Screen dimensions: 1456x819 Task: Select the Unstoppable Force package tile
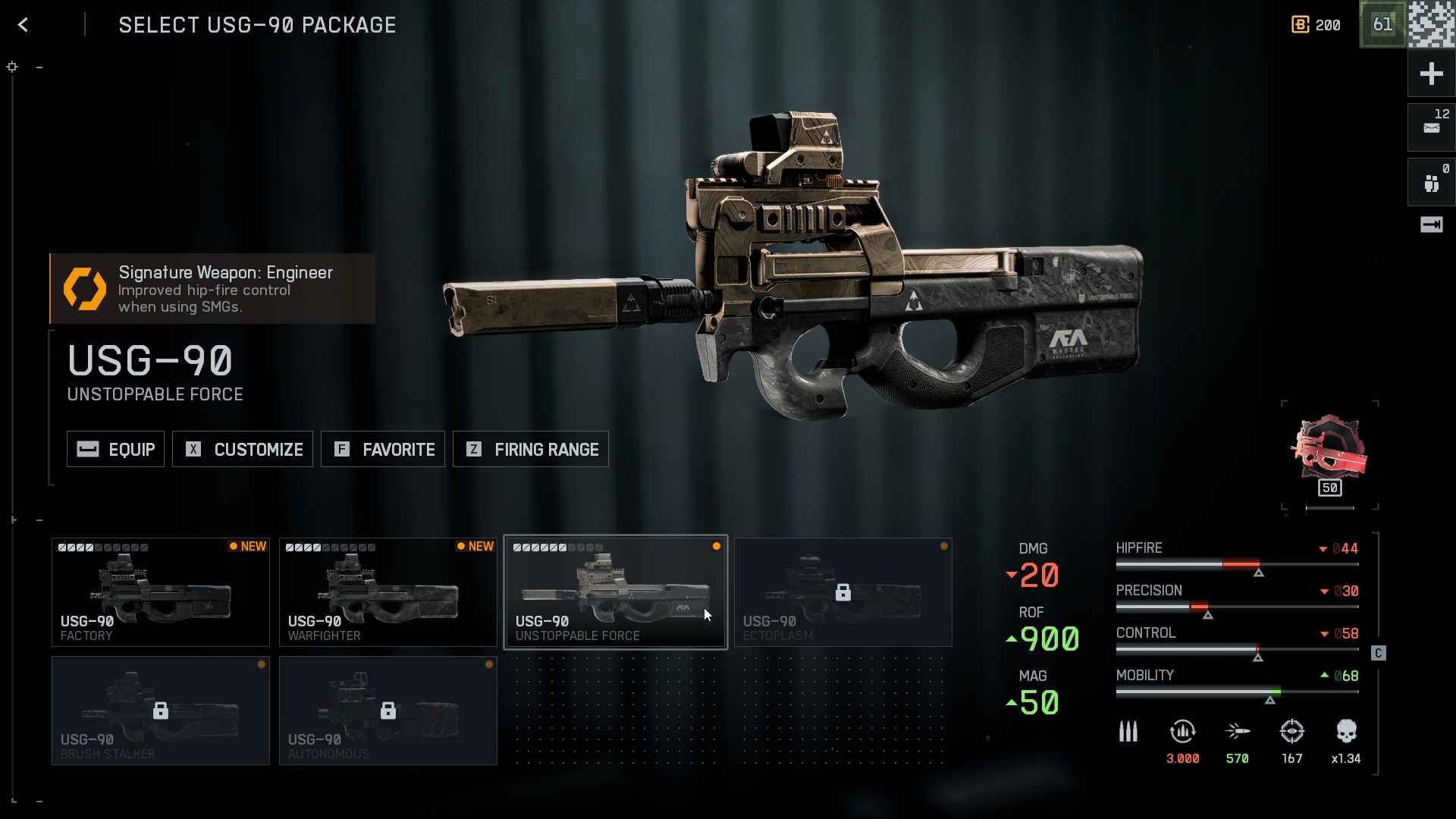coord(616,592)
